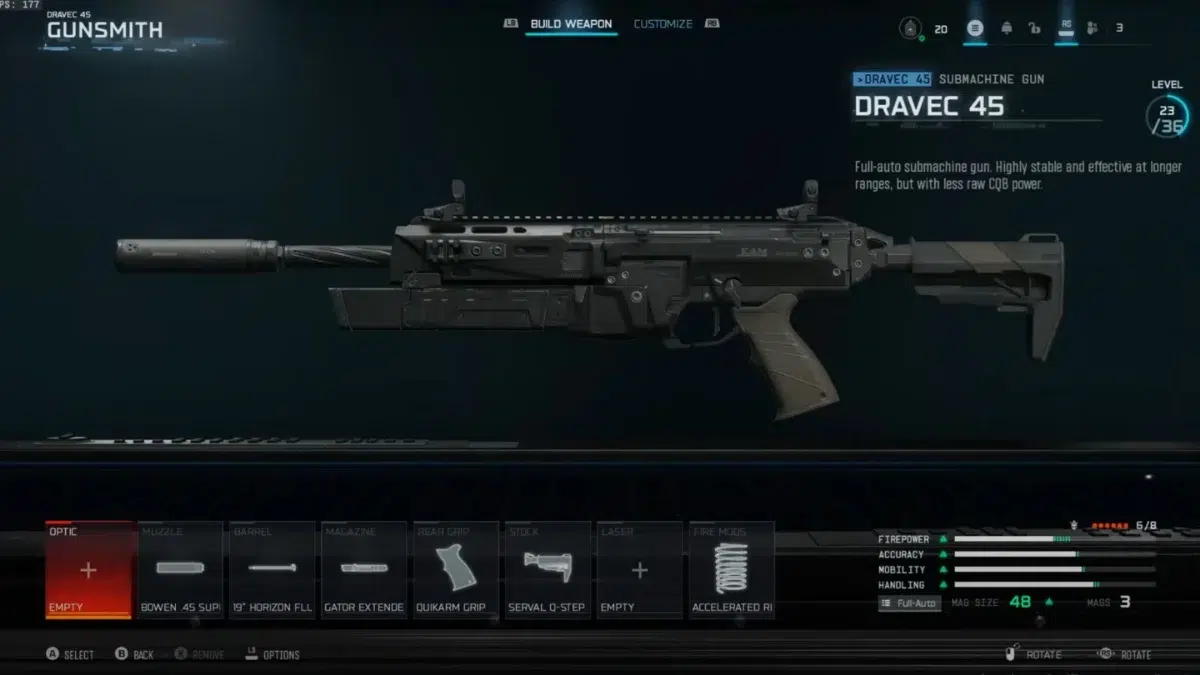Screen dimensions: 1200x675
Task: Open the Fire Mods slot with spring icon
Action: click(x=731, y=570)
